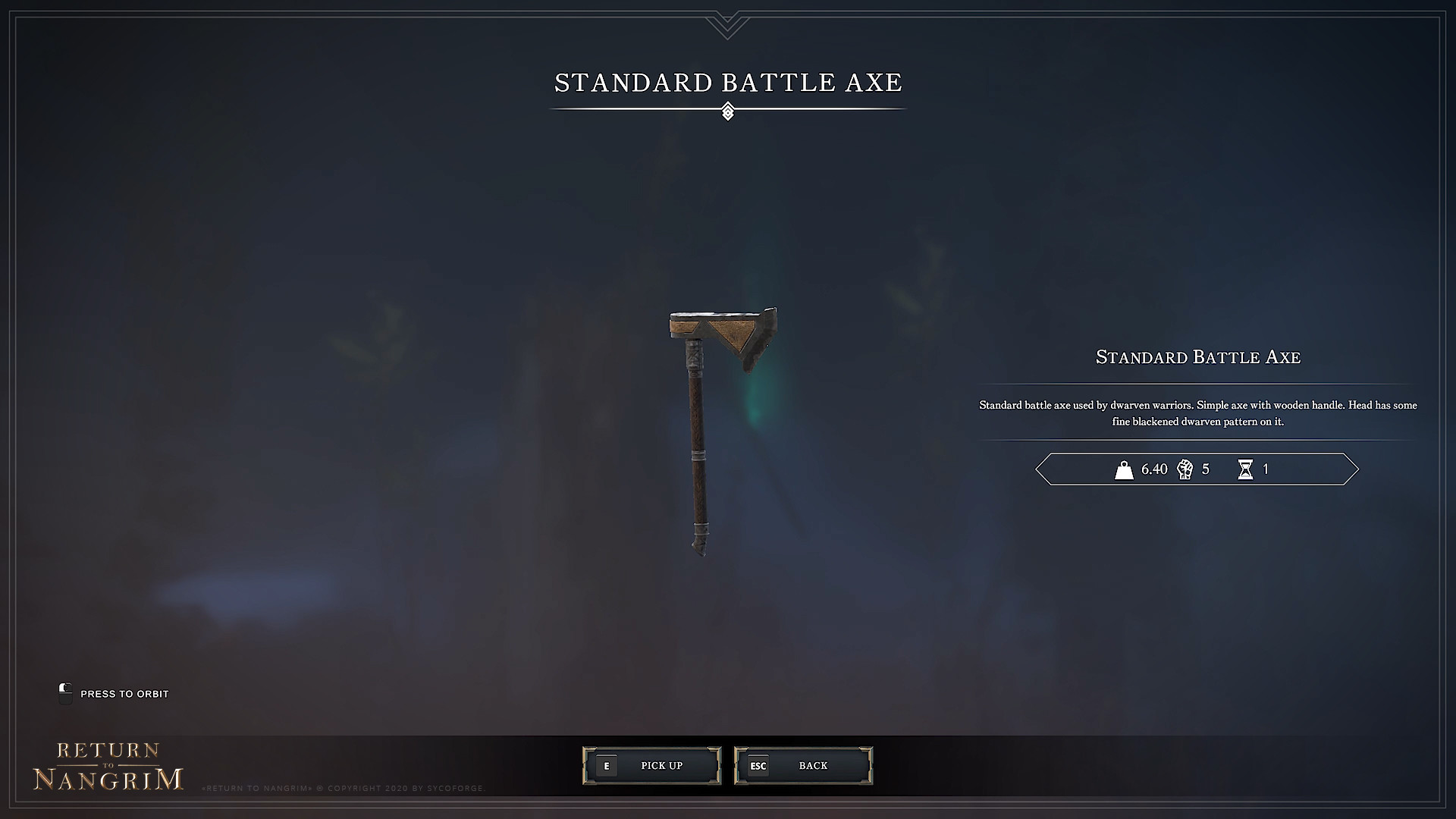Image resolution: width=1456 pixels, height=819 pixels.
Task: Click the ESC key icon on Back
Action: [758, 766]
